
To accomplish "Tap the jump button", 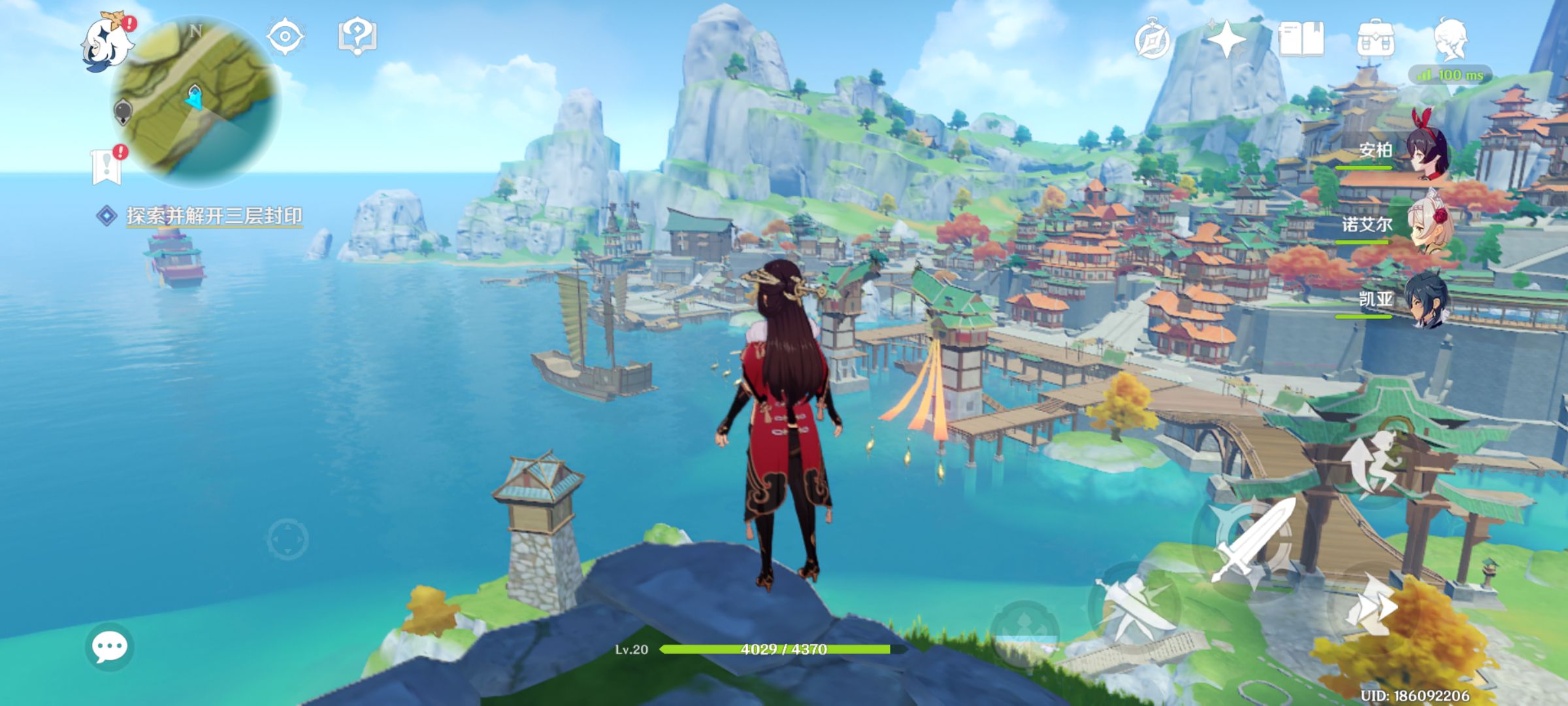I will [1372, 465].
